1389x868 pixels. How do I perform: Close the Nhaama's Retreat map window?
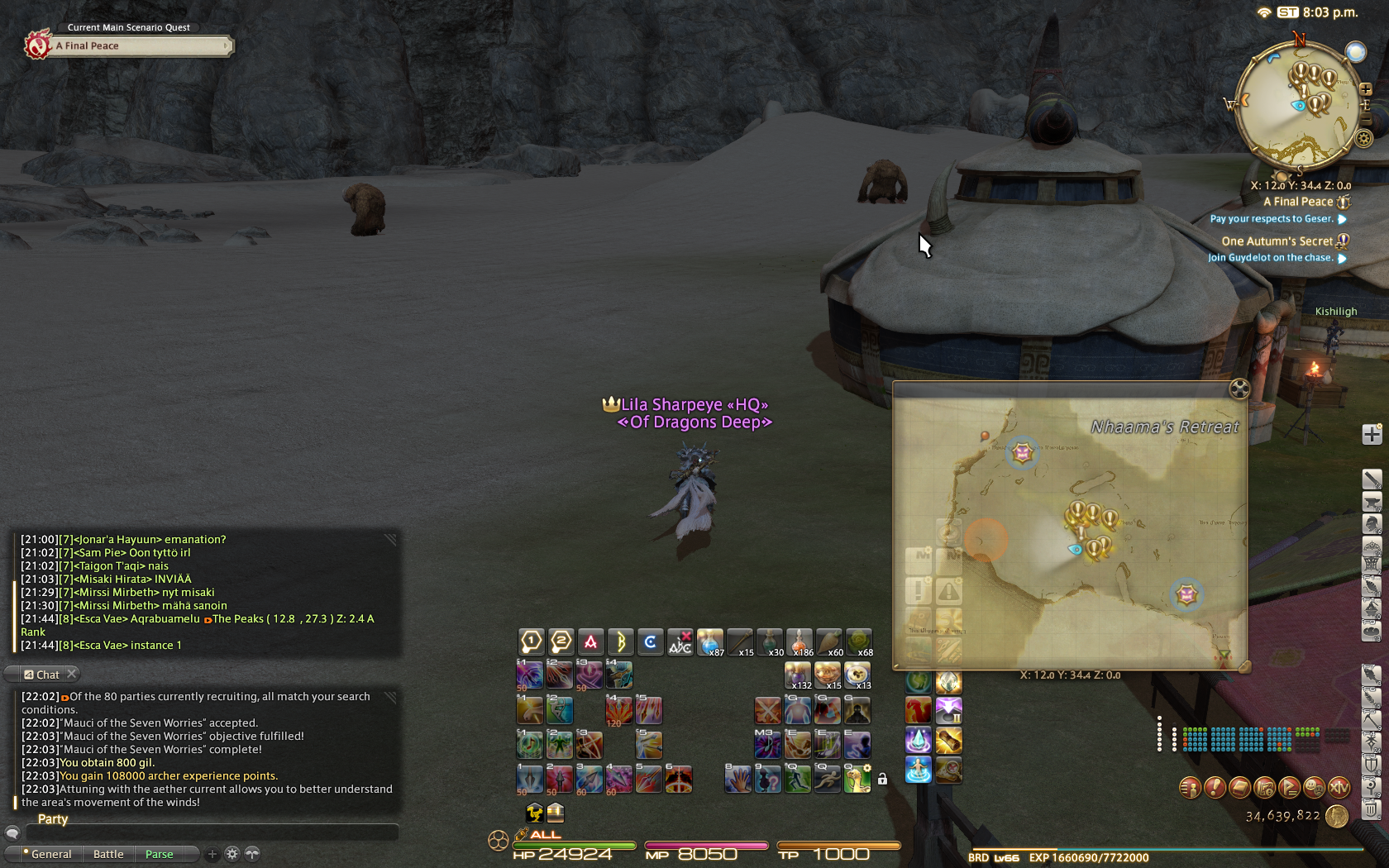(x=1239, y=389)
